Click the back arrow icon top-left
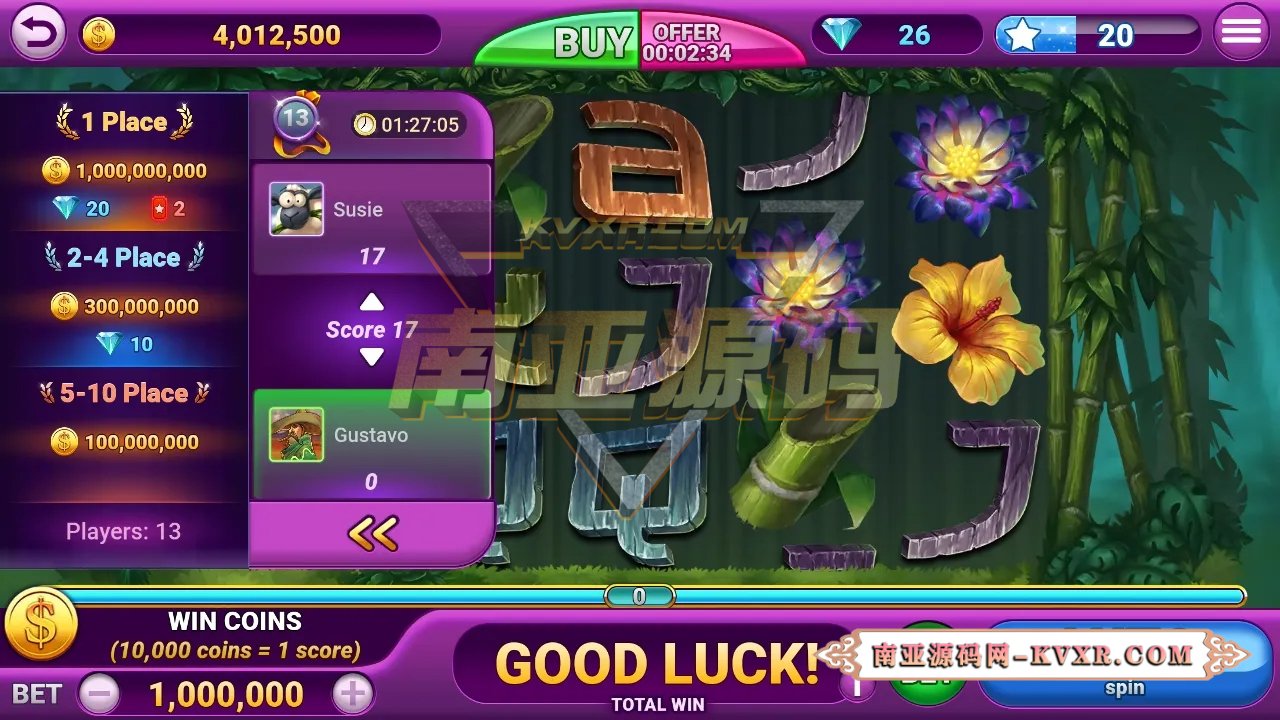The height and width of the screenshot is (720, 1280). click(x=36, y=32)
